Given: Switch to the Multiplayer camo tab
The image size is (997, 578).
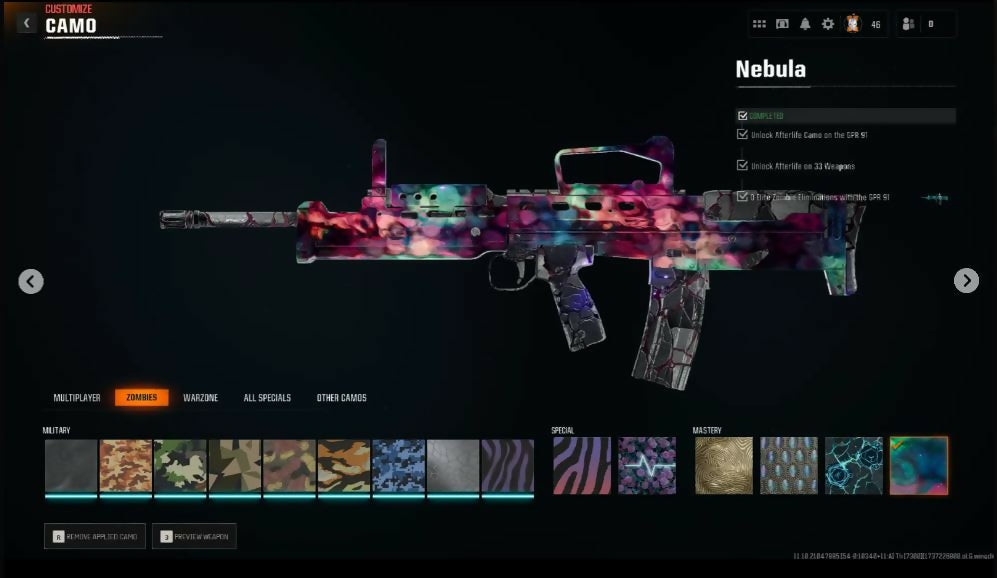Looking at the screenshot, I should [x=77, y=398].
